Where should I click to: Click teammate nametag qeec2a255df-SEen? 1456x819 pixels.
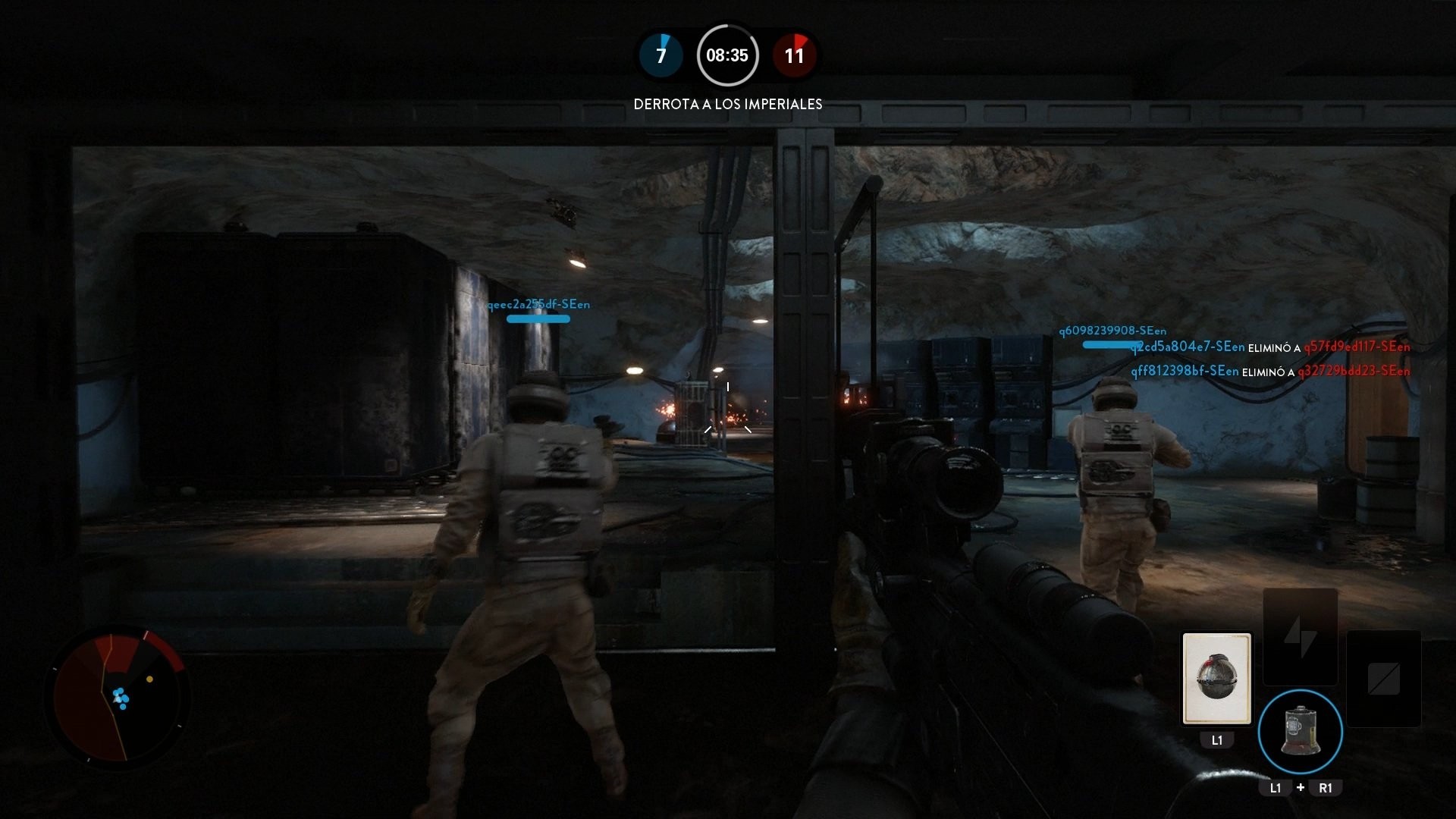(x=539, y=303)
